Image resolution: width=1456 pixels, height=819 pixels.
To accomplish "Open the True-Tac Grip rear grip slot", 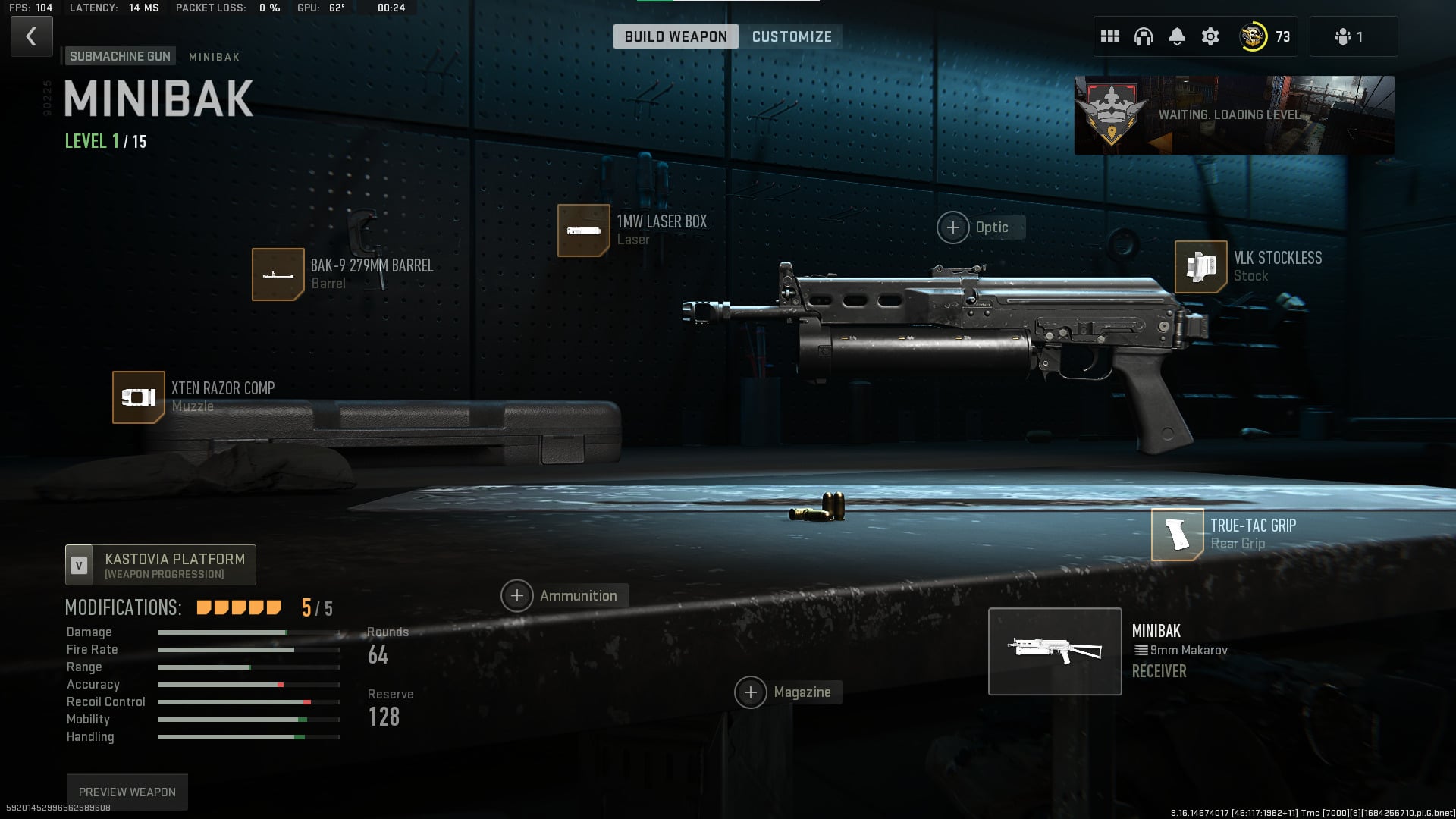I will pyautogui.click(x=1178, y=535).
